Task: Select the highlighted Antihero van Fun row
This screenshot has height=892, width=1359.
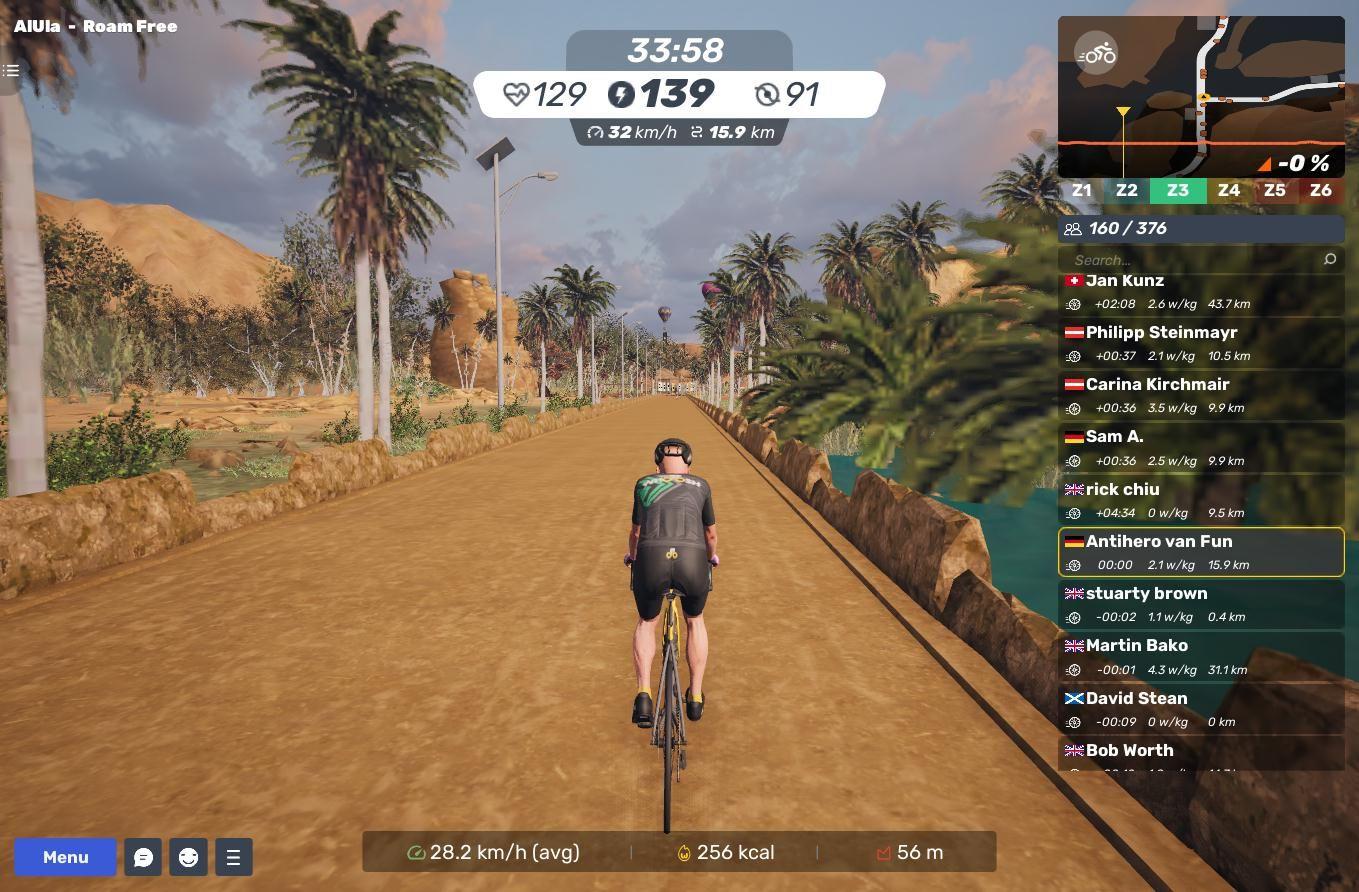Action: 1200,552
